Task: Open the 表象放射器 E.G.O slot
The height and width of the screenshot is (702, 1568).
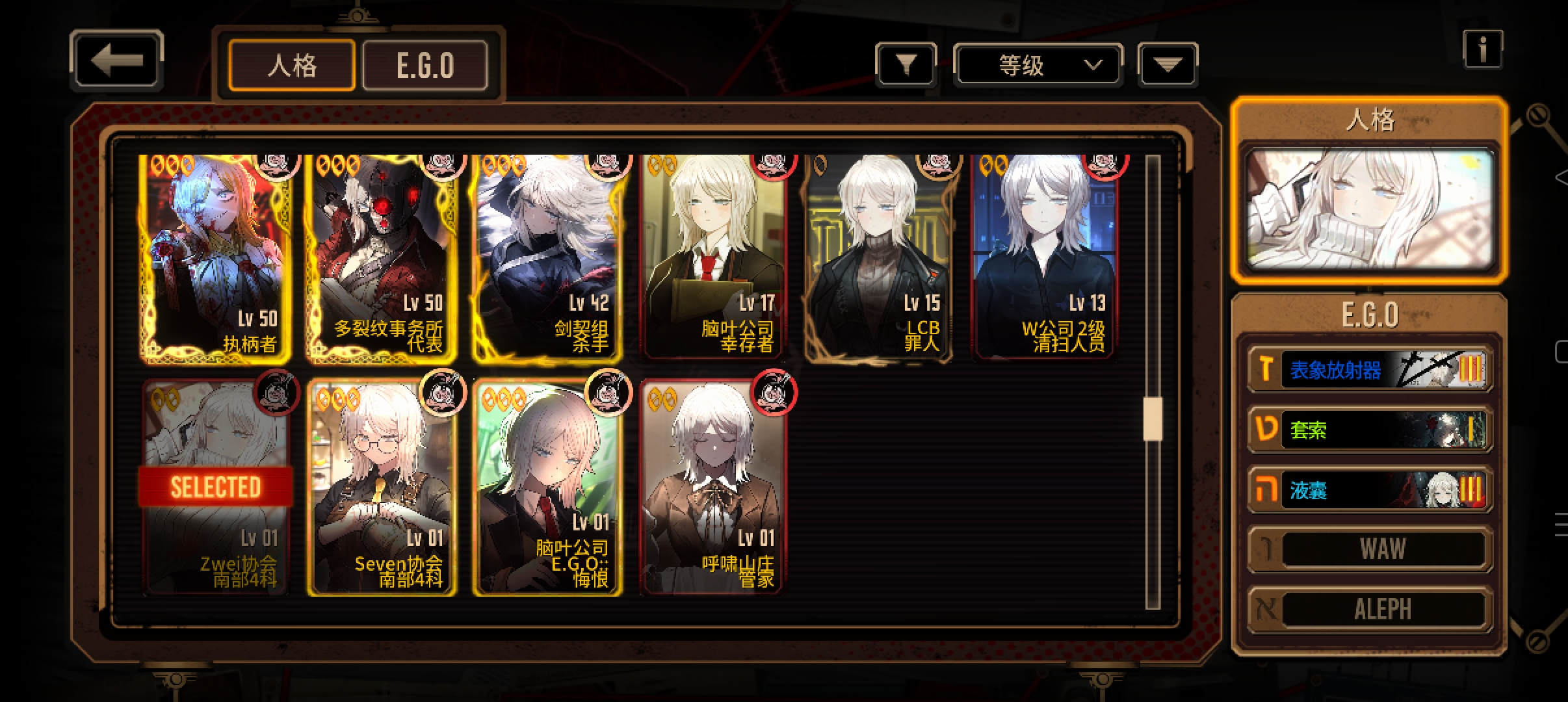Action: coord(1370,370)
